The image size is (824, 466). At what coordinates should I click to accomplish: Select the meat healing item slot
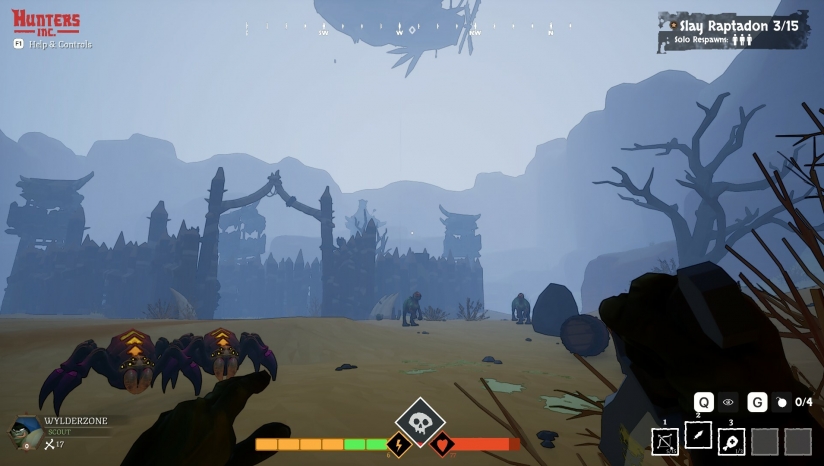click(731, 441)
